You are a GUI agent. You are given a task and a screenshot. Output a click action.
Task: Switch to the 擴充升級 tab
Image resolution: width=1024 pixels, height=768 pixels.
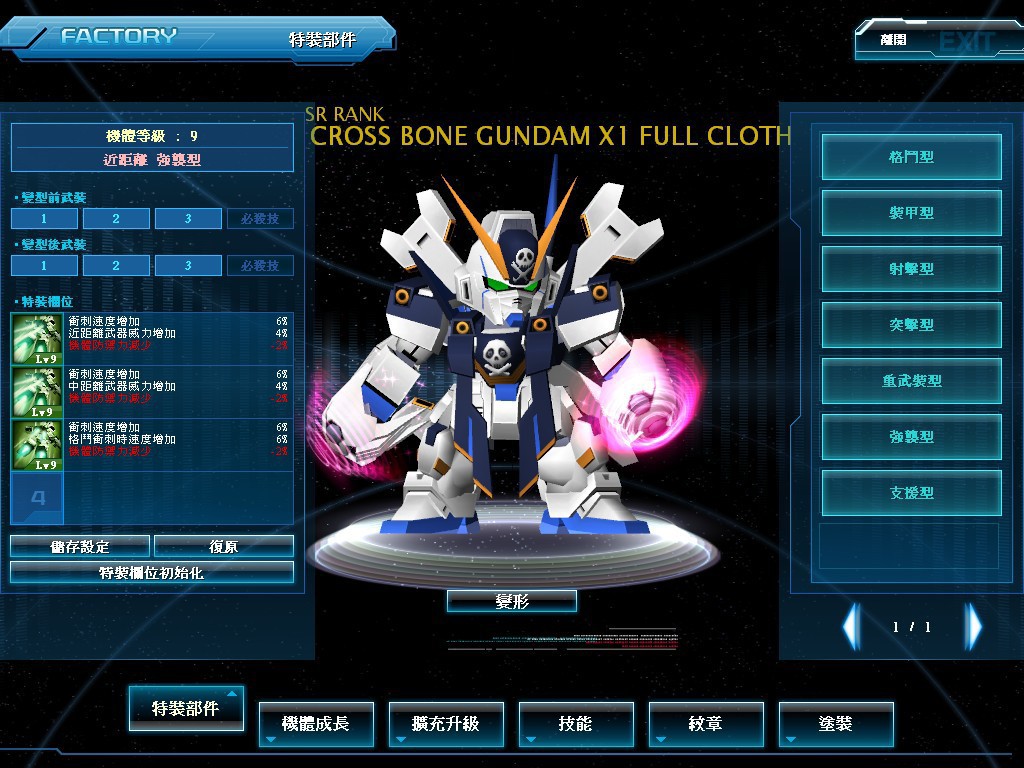446,724
